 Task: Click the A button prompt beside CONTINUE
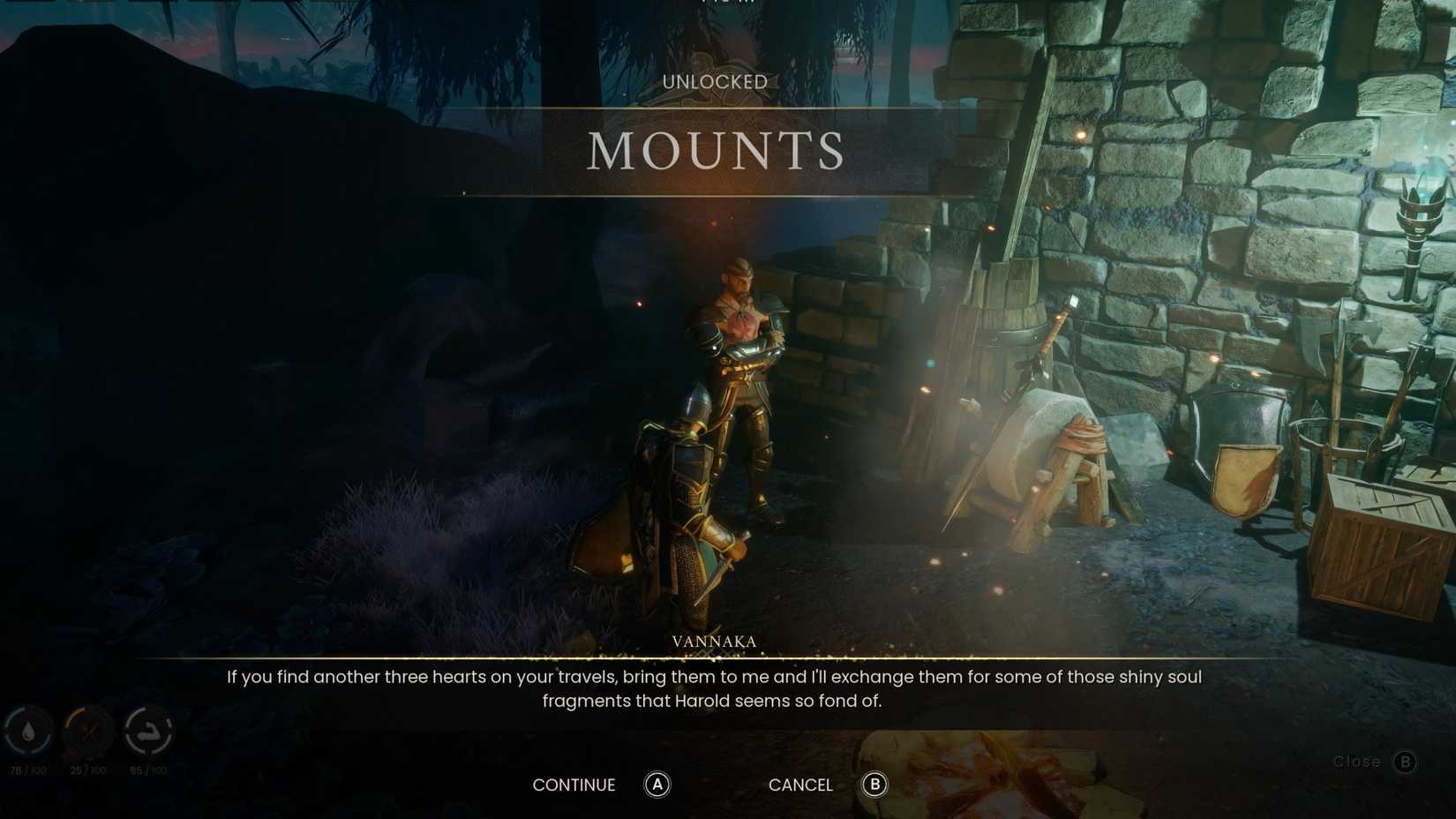(657, 785)
